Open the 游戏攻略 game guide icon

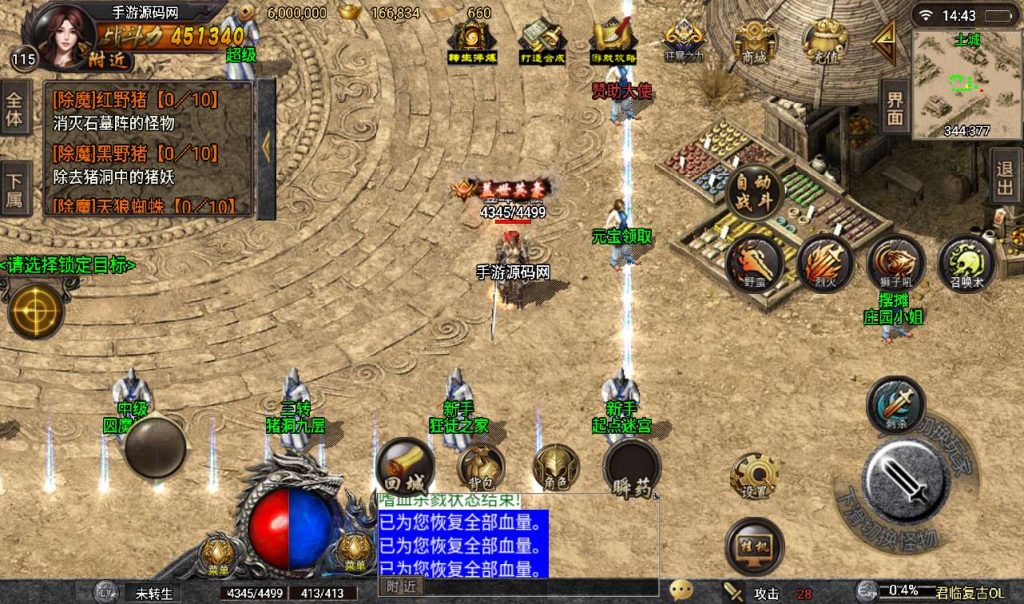tap(612, 42)
